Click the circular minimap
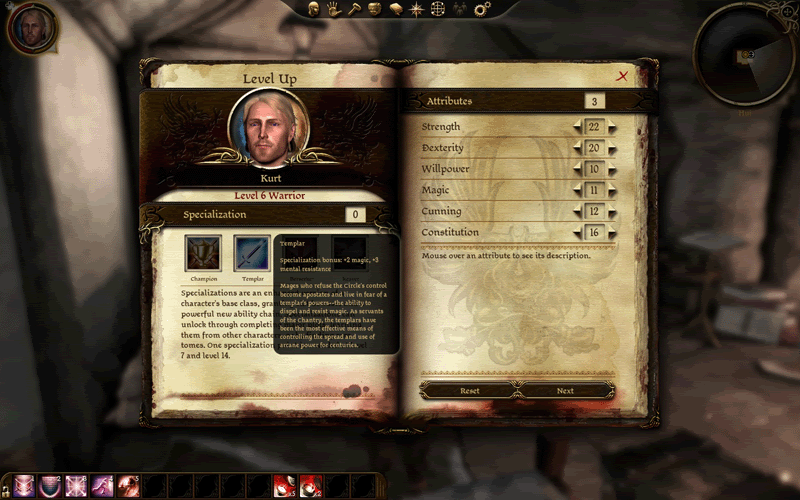 (x=745, y=55)
